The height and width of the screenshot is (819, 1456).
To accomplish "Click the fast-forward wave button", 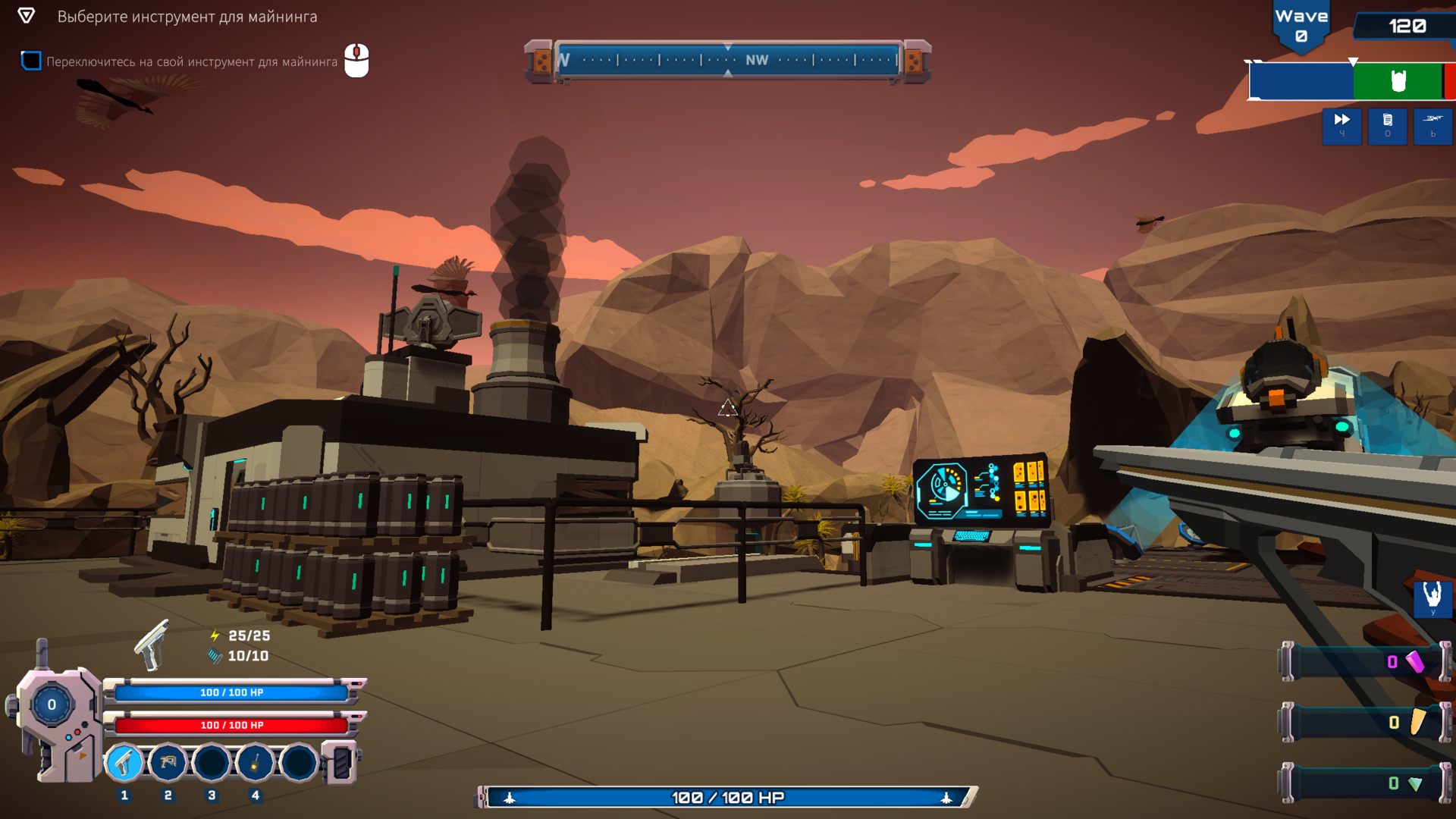I will pyautogui.click(x=1341, y=125).
